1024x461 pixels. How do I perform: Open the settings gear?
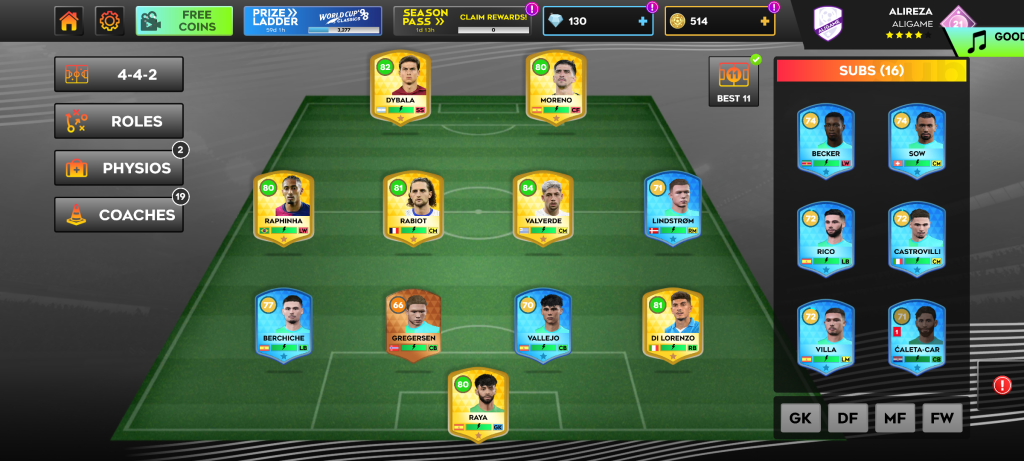109,20
